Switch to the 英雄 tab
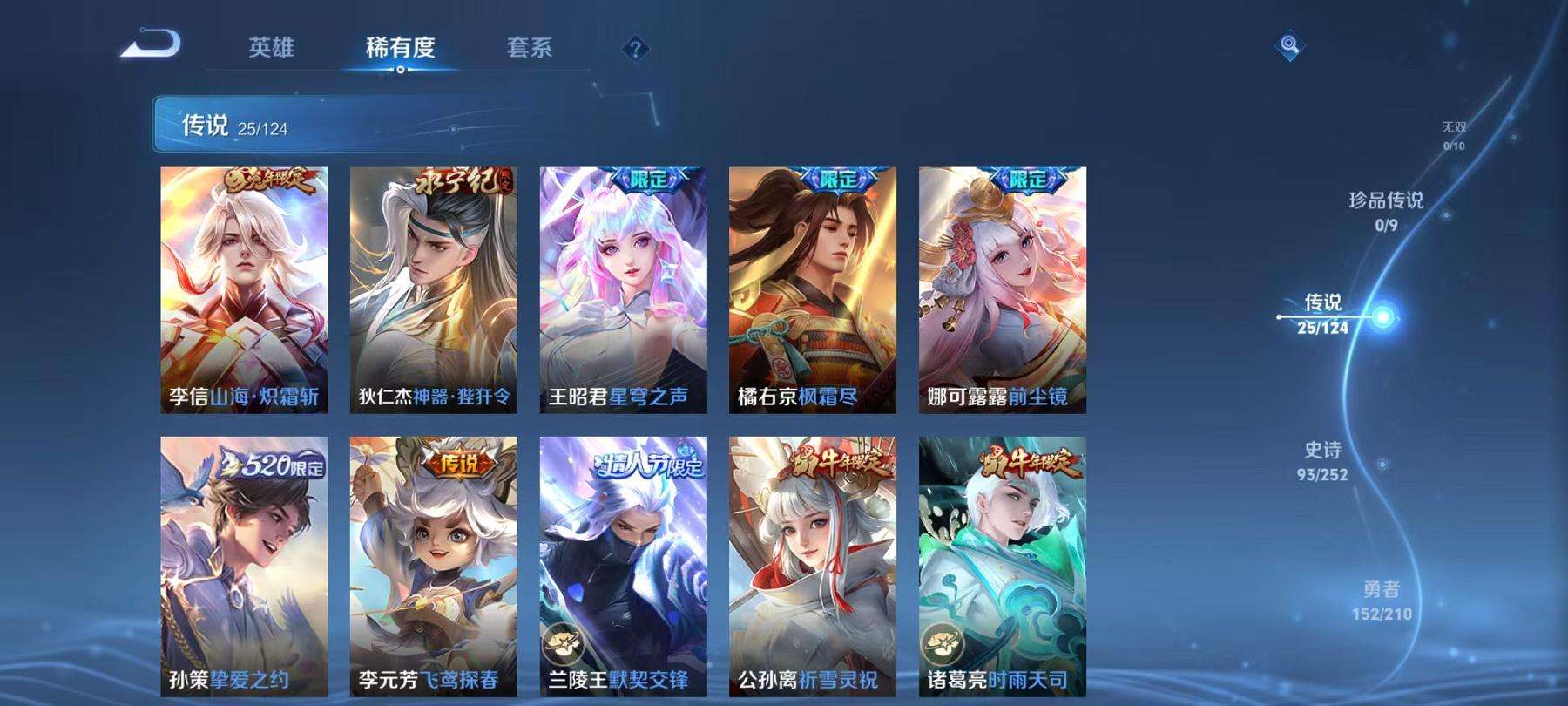Image resolution: width=1568 pixels, height=706 pixels. 272,49
